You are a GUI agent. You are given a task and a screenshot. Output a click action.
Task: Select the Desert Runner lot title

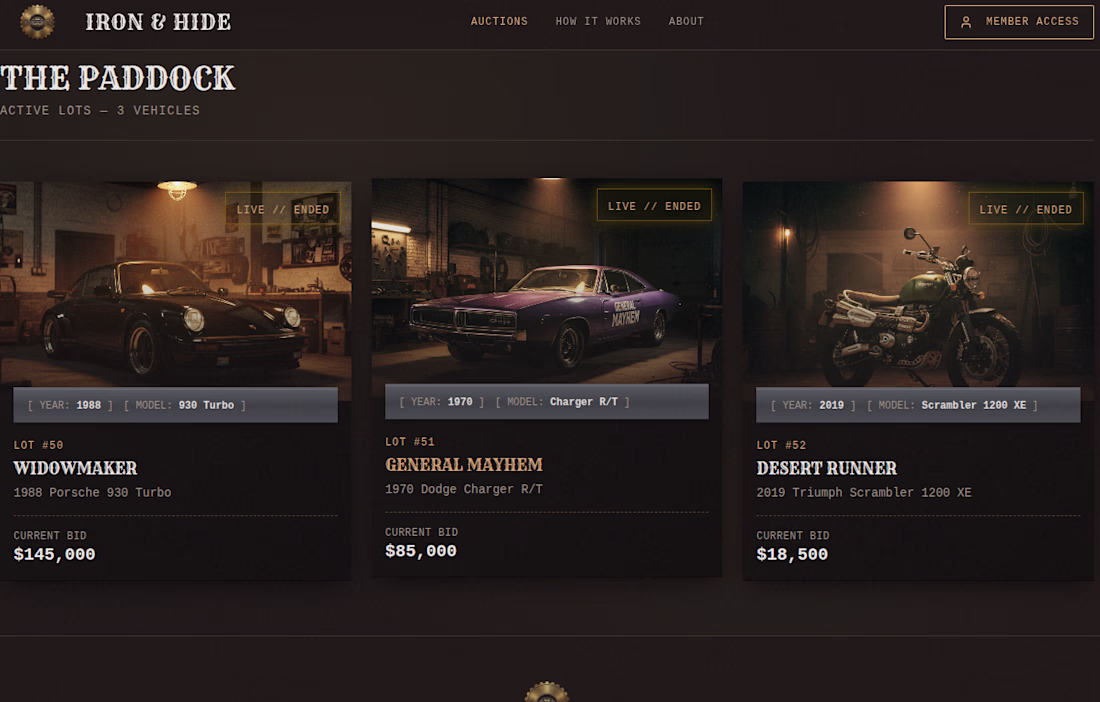coord(826,468)
